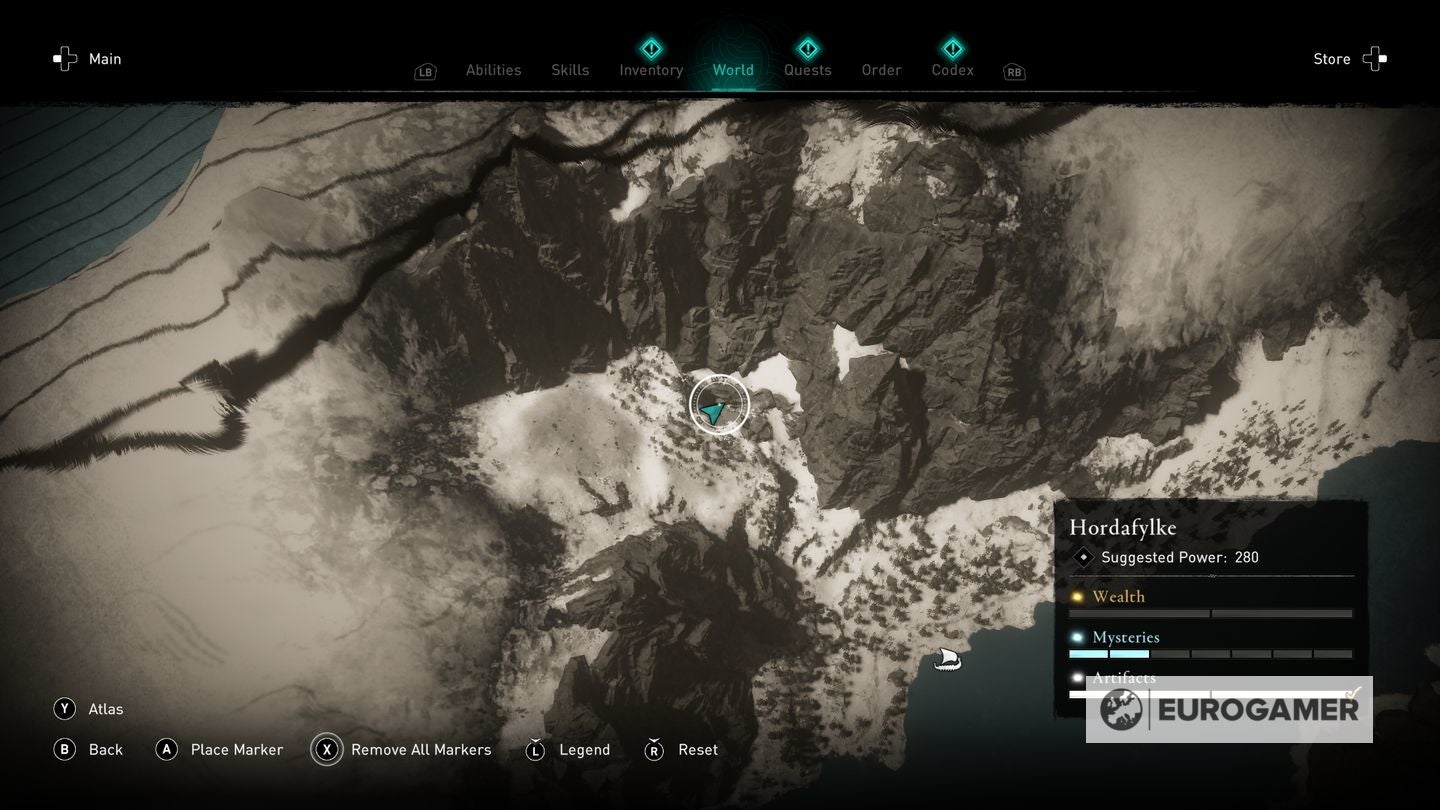Click the Atlas button

[x=64, y=708]
